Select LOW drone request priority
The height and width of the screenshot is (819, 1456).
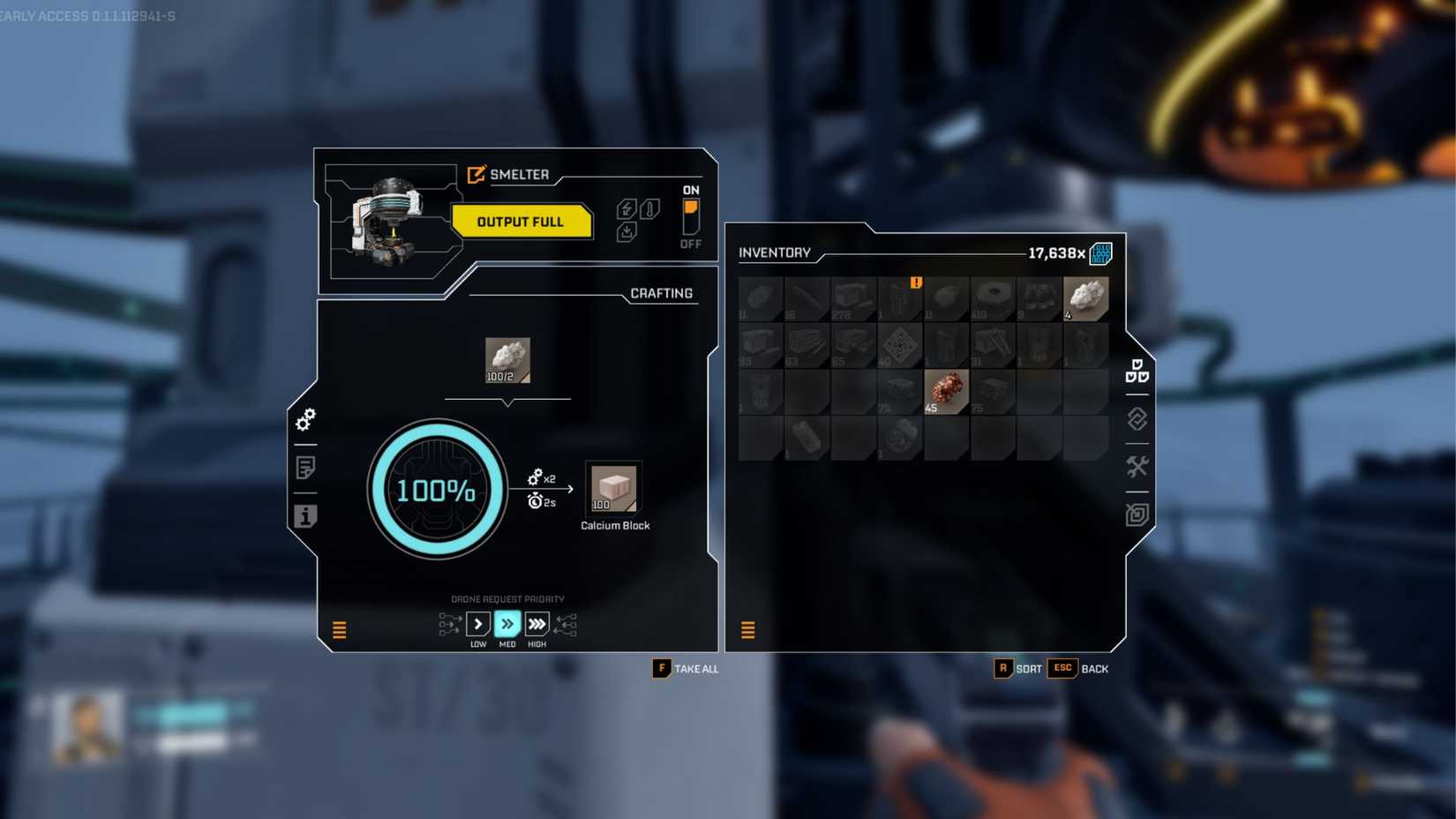[x=478, y=624]
